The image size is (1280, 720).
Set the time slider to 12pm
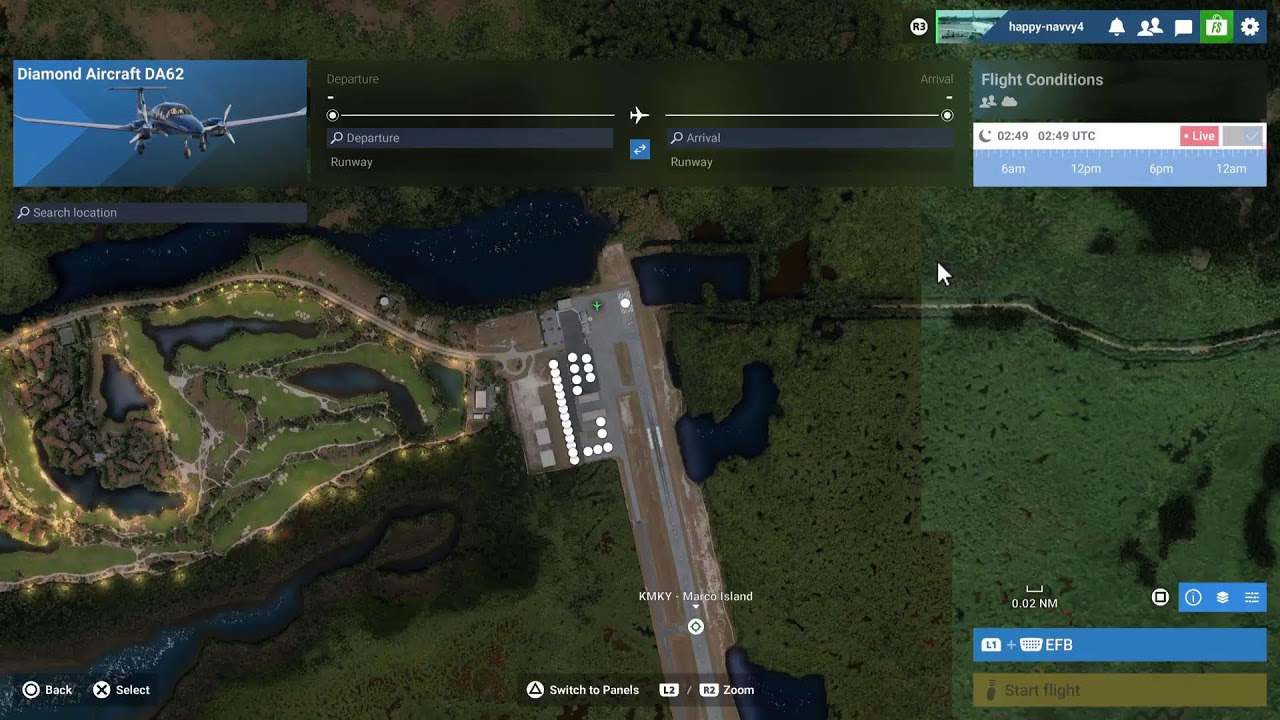(1086, 169)
